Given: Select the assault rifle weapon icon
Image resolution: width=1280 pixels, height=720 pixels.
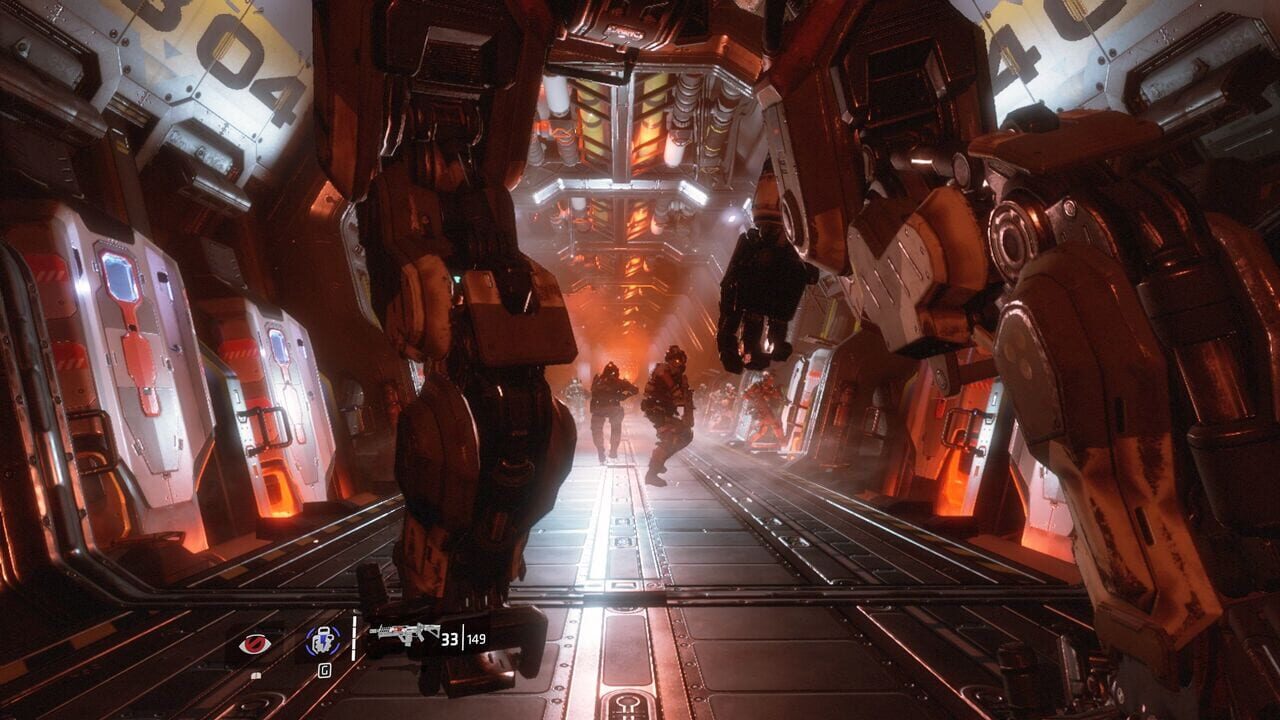Looking at the screenshot, I should (x=405, y=631).
